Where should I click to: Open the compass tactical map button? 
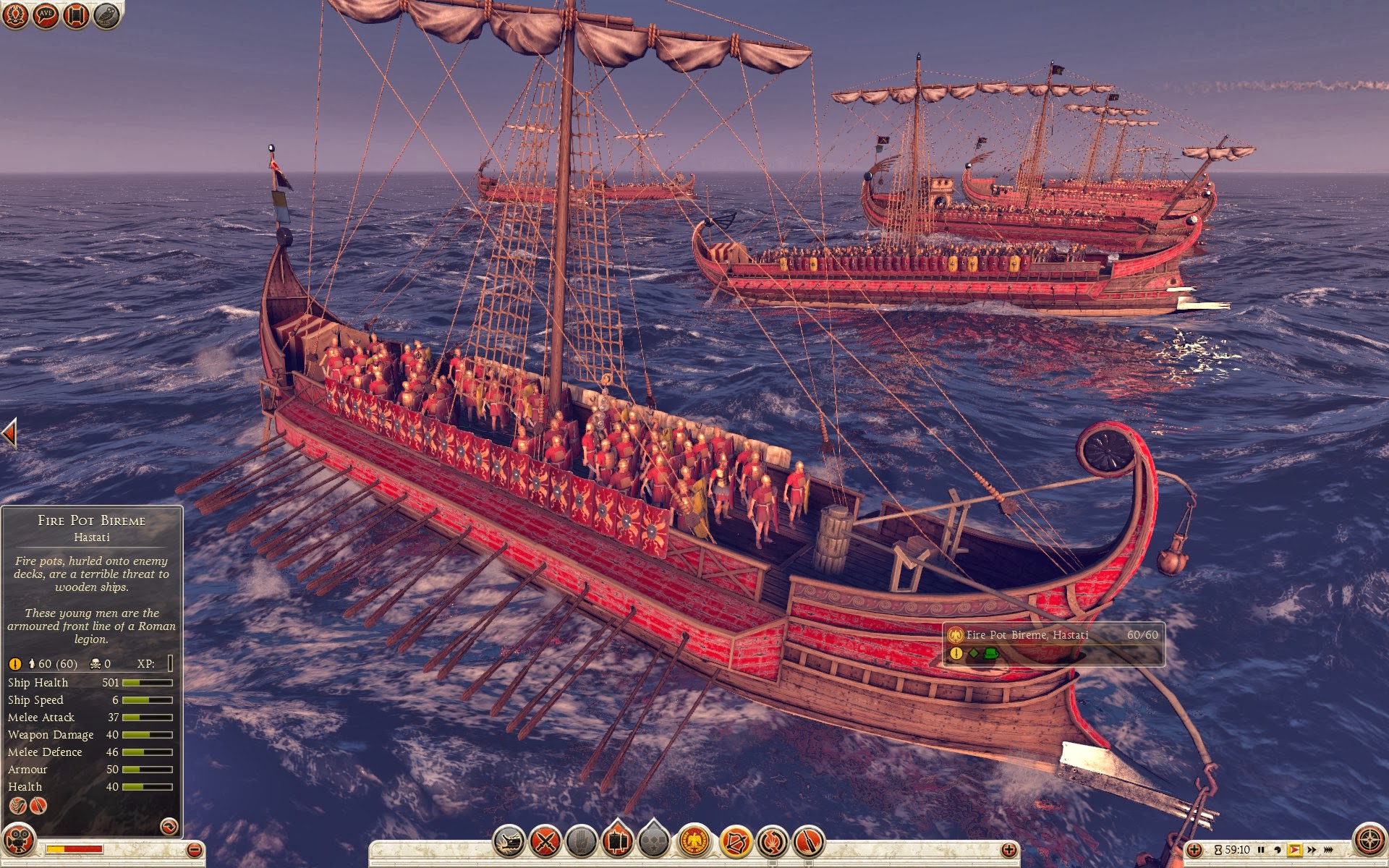pyautogui.click(x=1368, y=840)
